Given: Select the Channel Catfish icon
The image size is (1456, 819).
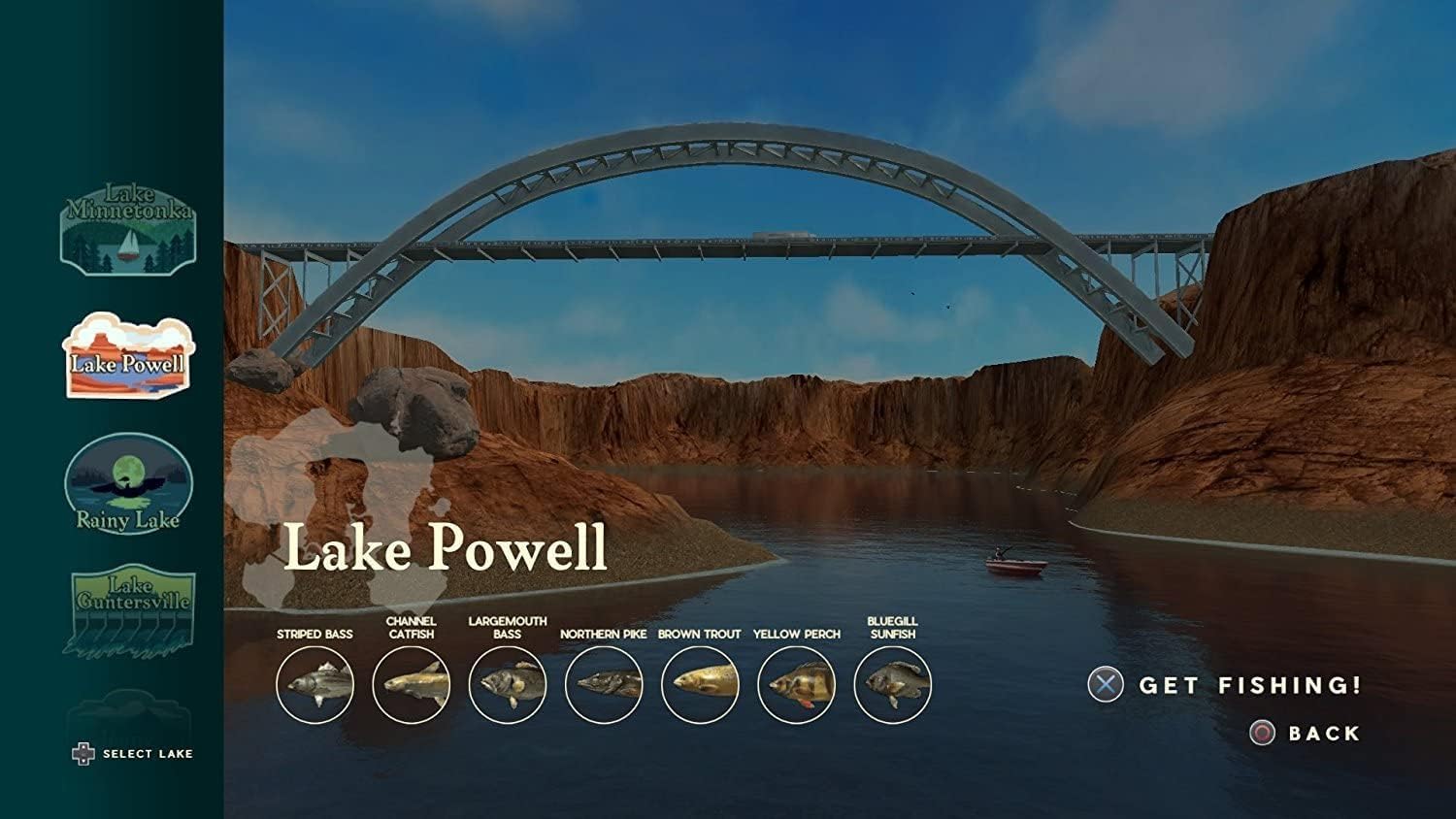Looking at the screenshot, I should click(411, 685).
